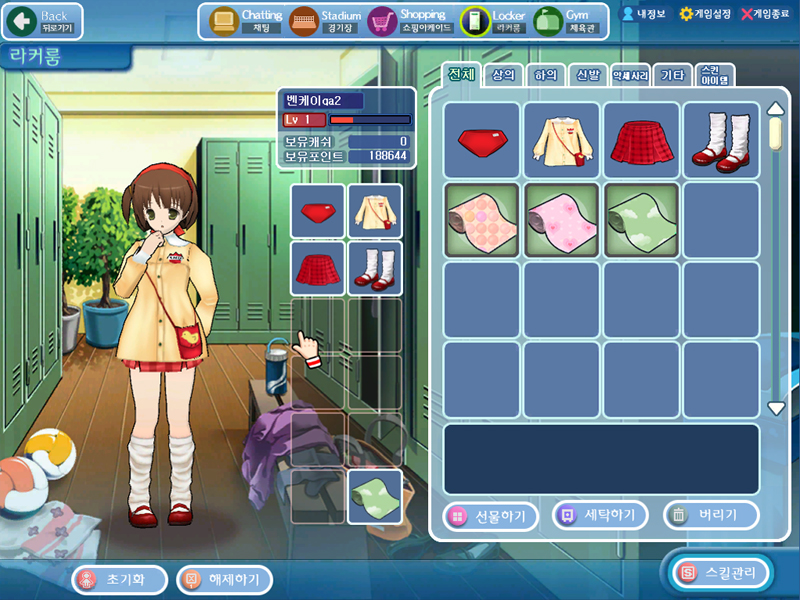Show the 기타 (other) tab
The image size is (800, 600).
coord(674,75)
